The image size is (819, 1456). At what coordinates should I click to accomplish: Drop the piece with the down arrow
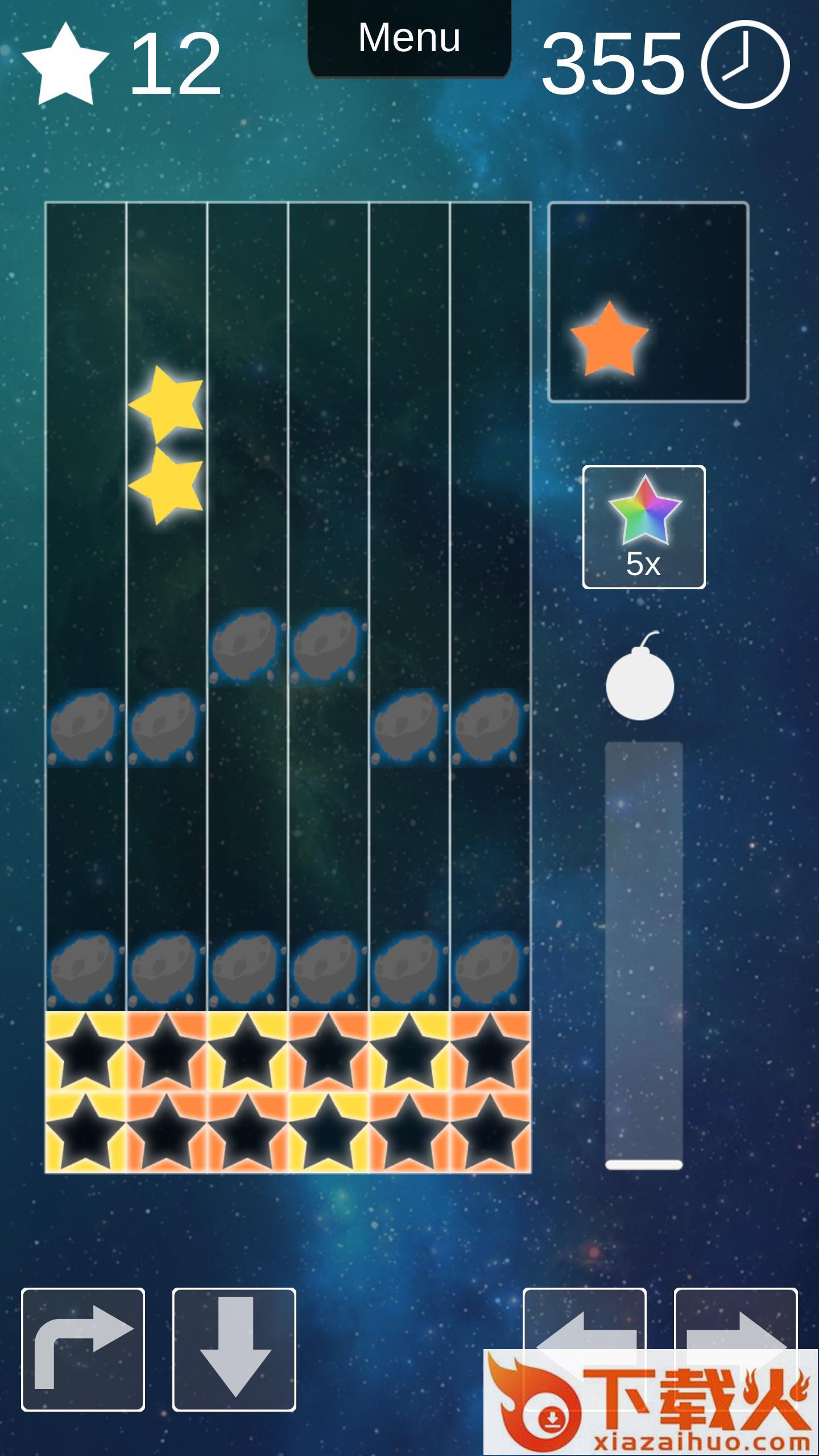pyautogui.click(x=234, y=1349)
